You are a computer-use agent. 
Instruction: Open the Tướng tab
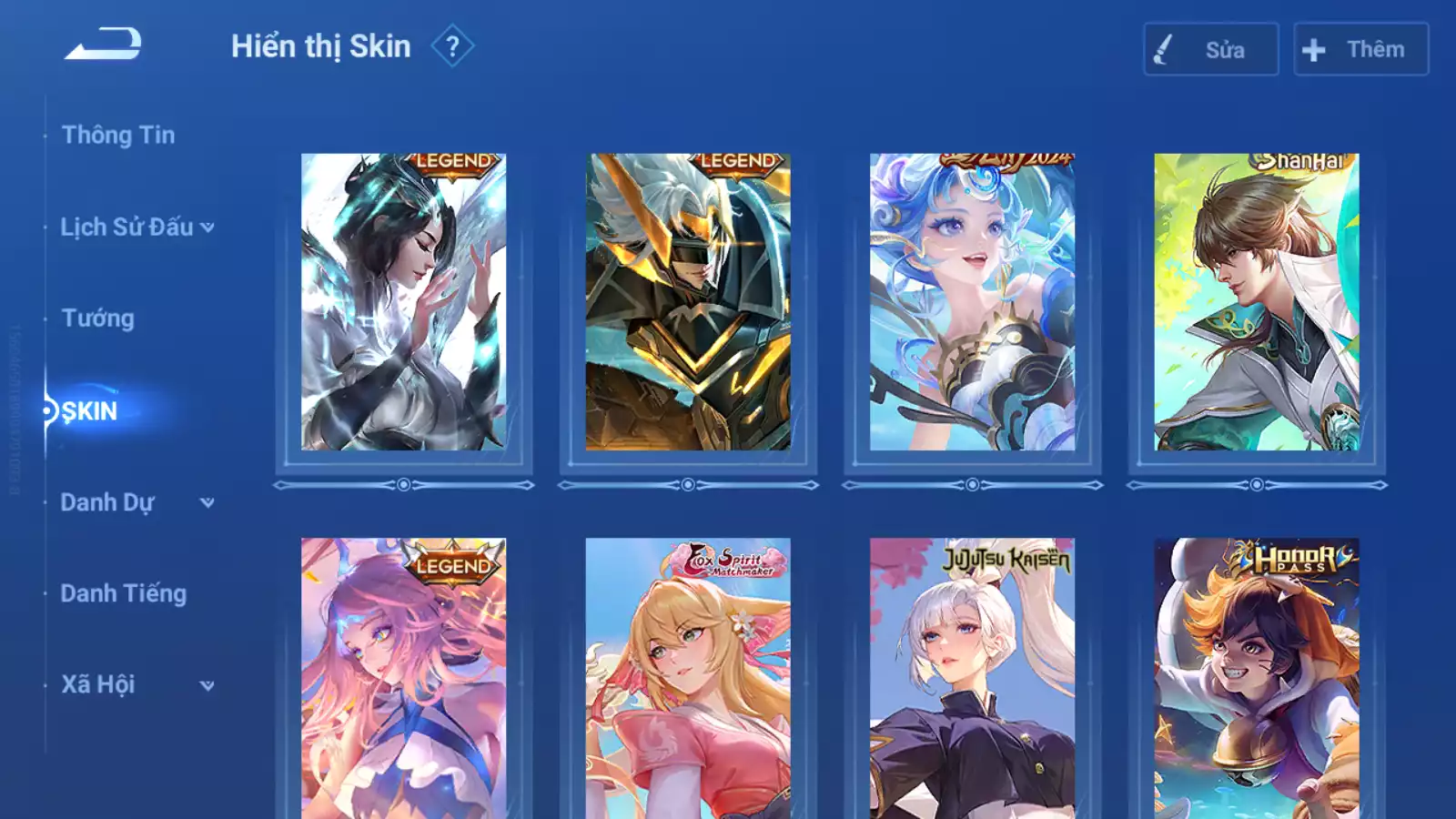(98, 318)
